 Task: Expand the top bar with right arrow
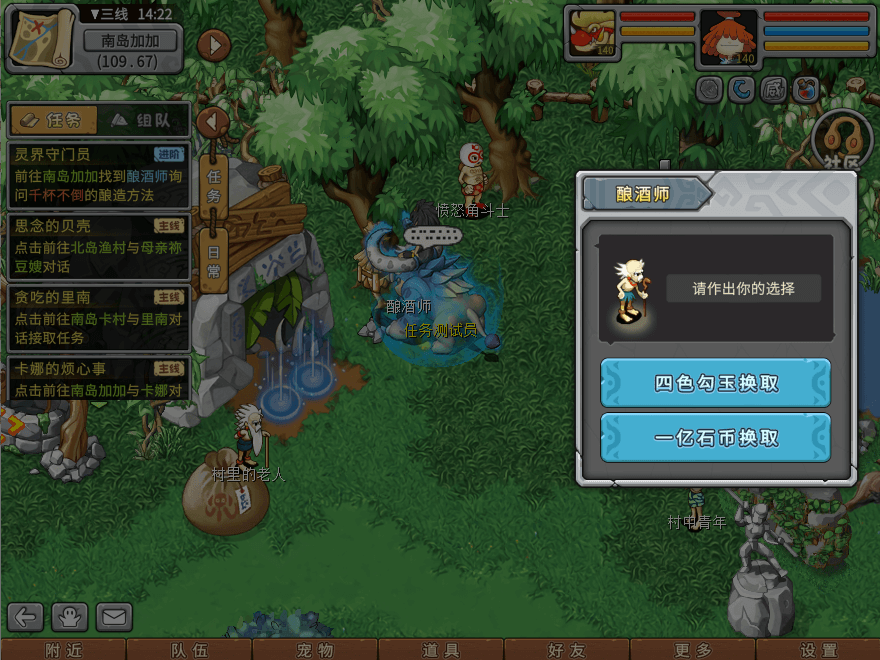click(214, 45)
